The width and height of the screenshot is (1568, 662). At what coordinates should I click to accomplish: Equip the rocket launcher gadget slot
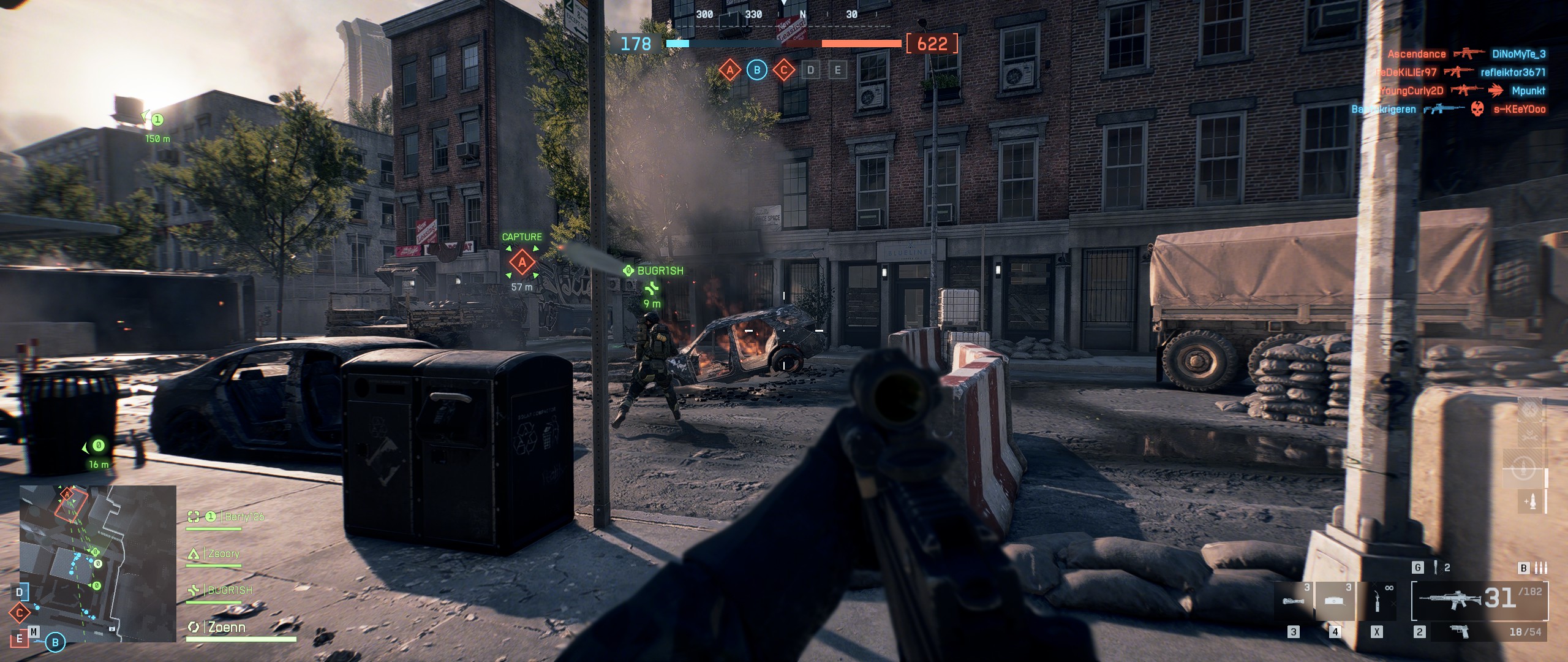click(1293, 601)
